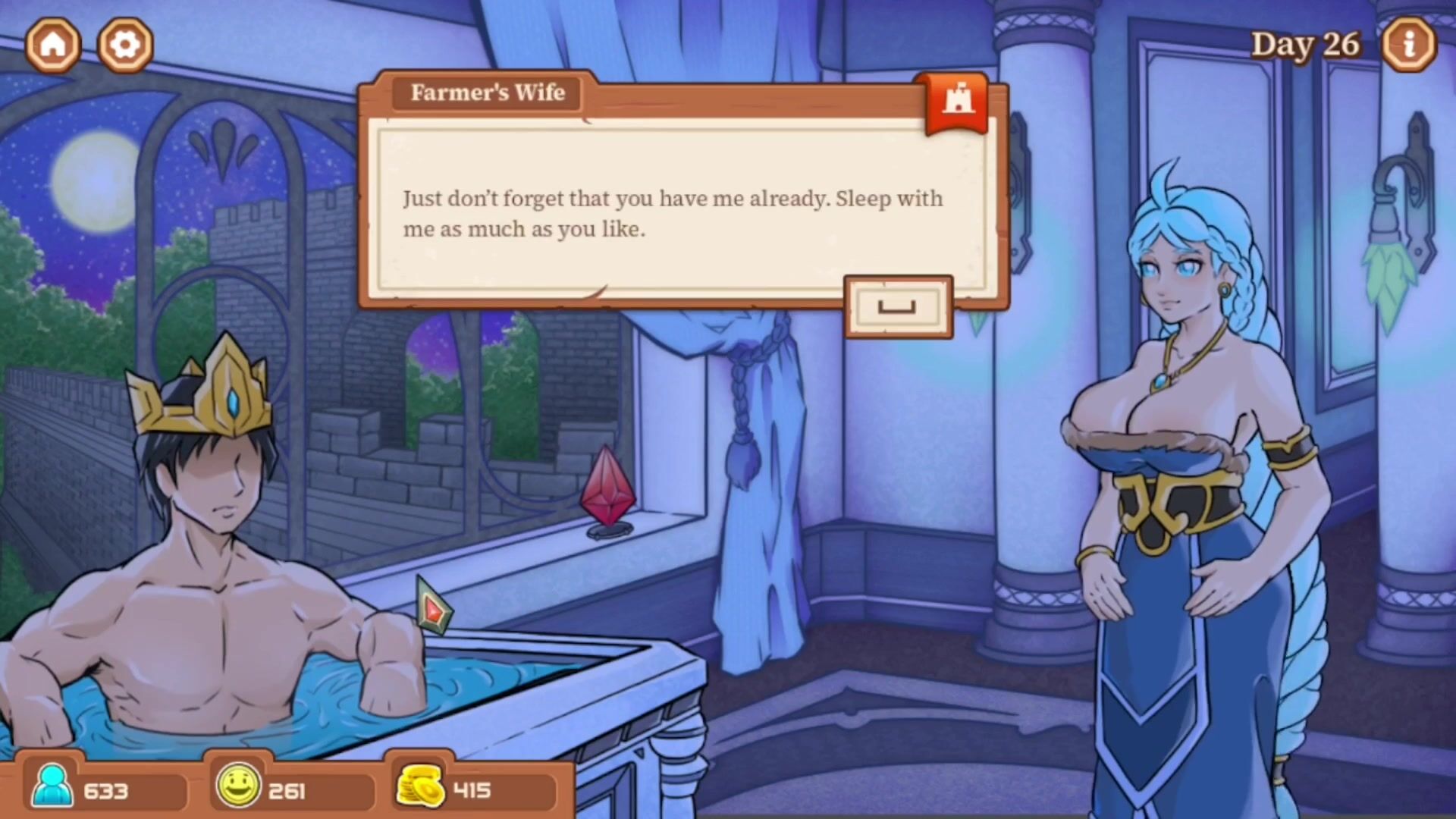Continue the Farmer's Wife dialogue
1456x819 pixels.
point(898,307)
